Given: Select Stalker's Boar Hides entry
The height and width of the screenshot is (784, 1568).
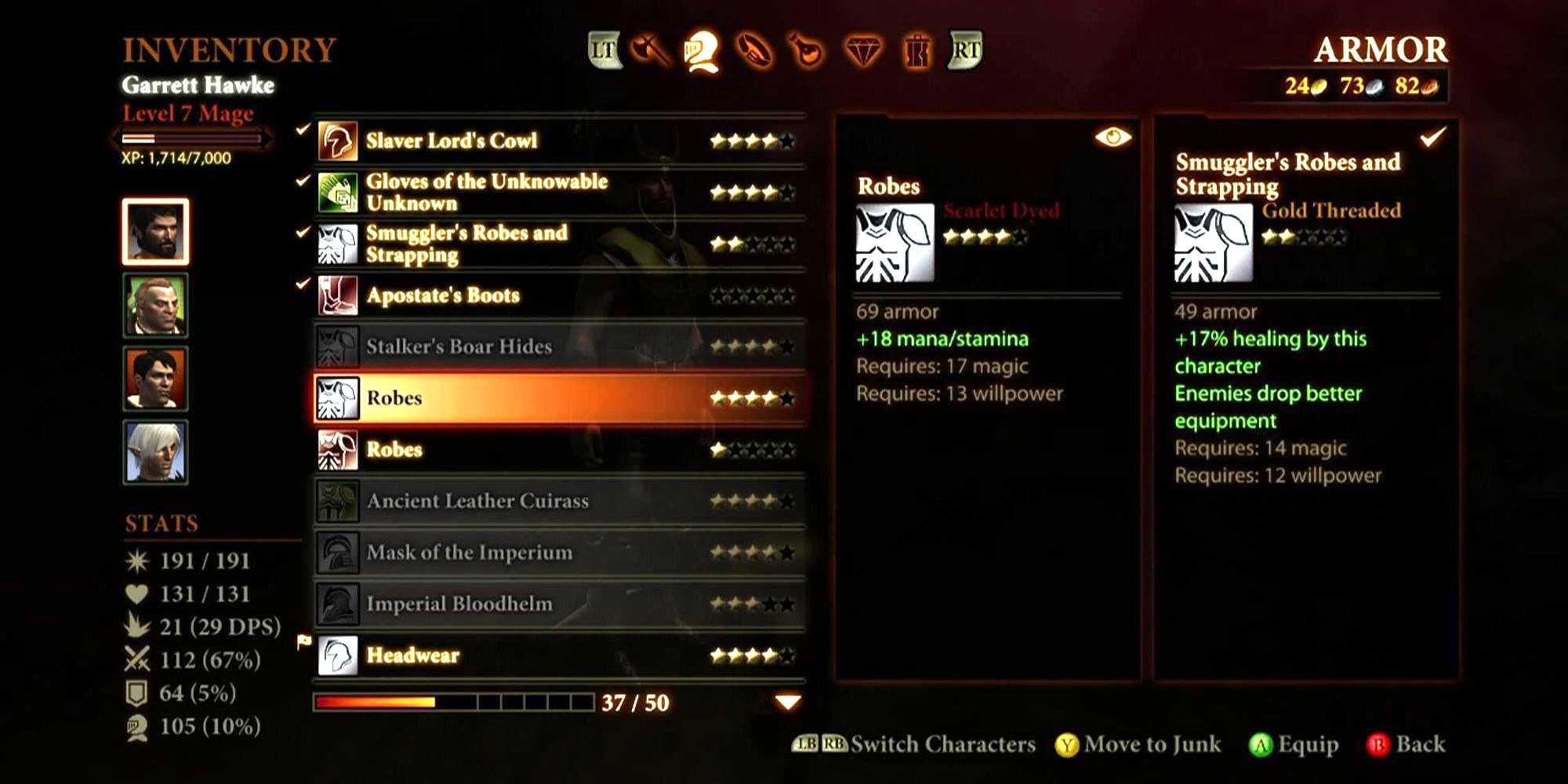Looking at the screenshot, I should 560,347.
